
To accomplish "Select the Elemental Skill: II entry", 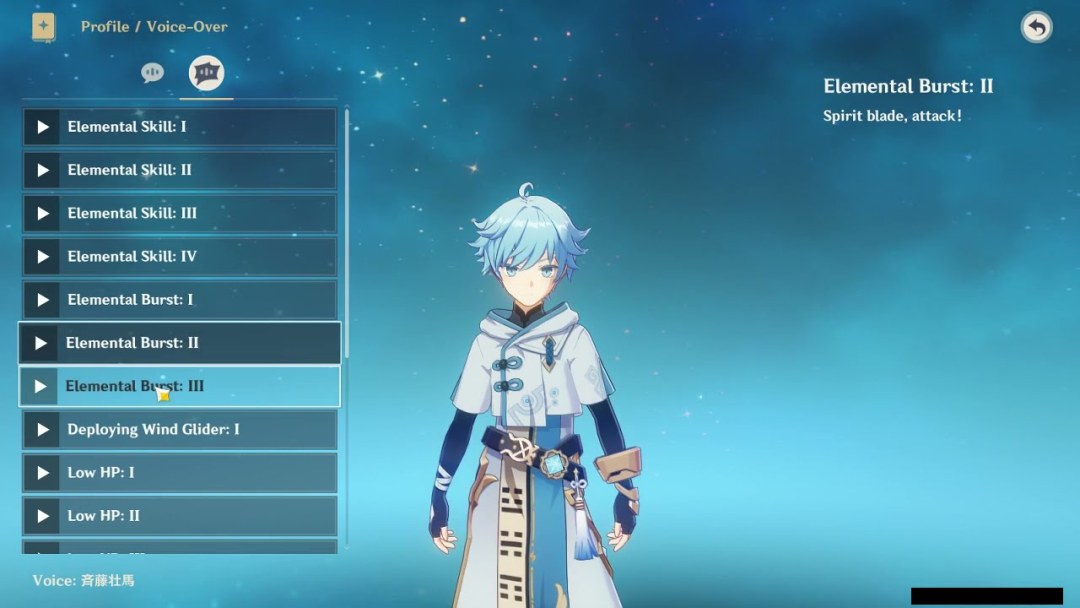I will pos(180,170).
